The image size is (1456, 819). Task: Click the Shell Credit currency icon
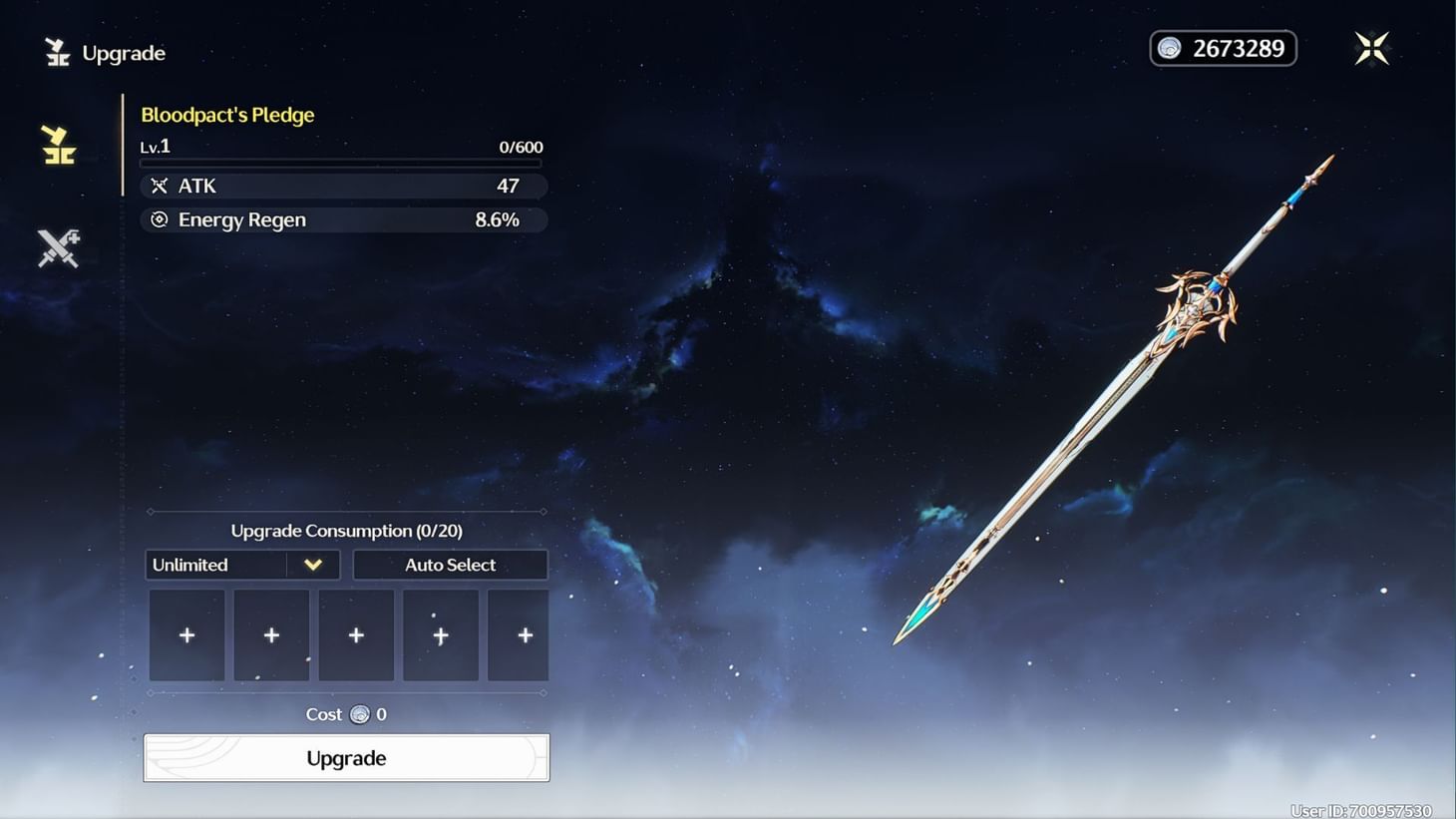tap(1168, 48)
